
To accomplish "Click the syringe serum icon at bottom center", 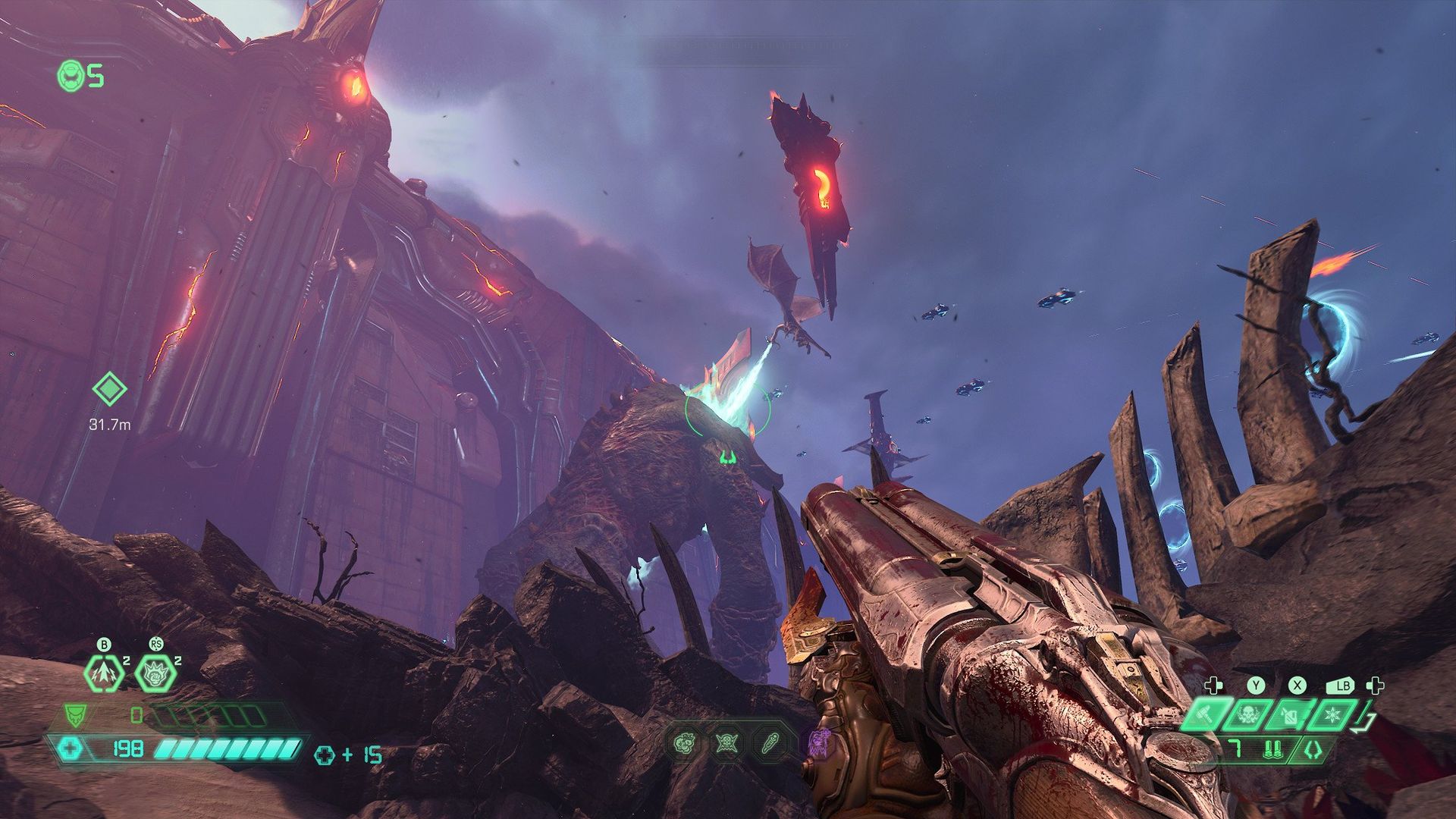I will click(770, 742).
